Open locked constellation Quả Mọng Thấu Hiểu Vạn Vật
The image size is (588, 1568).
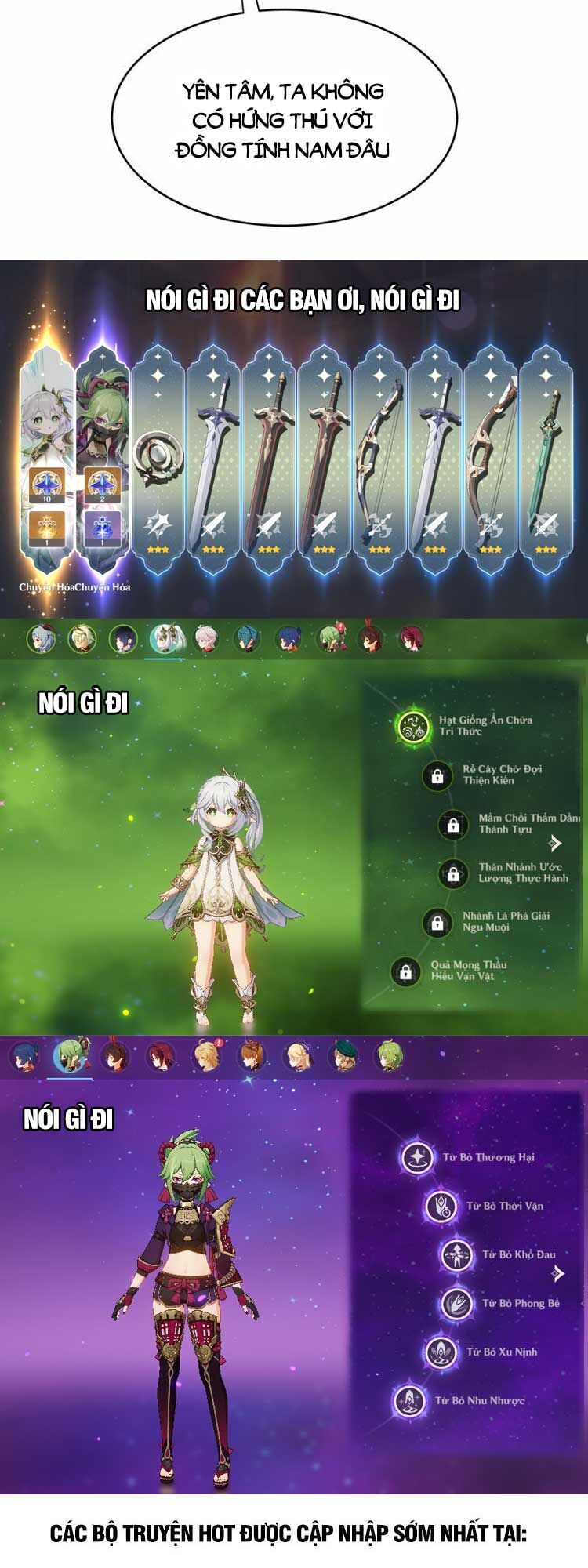coord(405,971)
